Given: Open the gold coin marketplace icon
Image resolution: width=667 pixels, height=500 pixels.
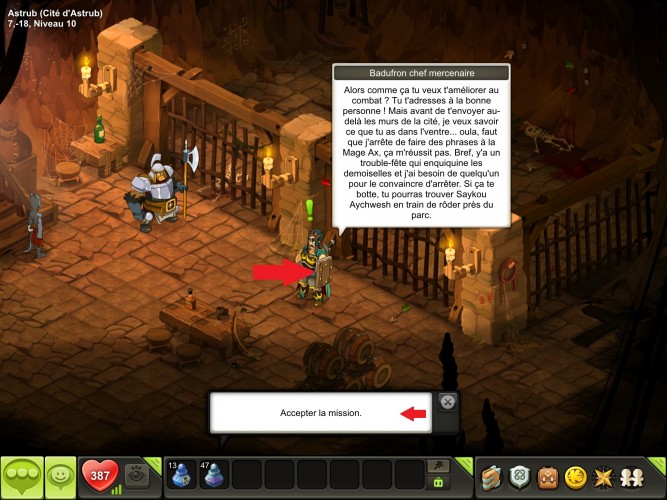Looking at the screenshot, I should pos(577,477).
